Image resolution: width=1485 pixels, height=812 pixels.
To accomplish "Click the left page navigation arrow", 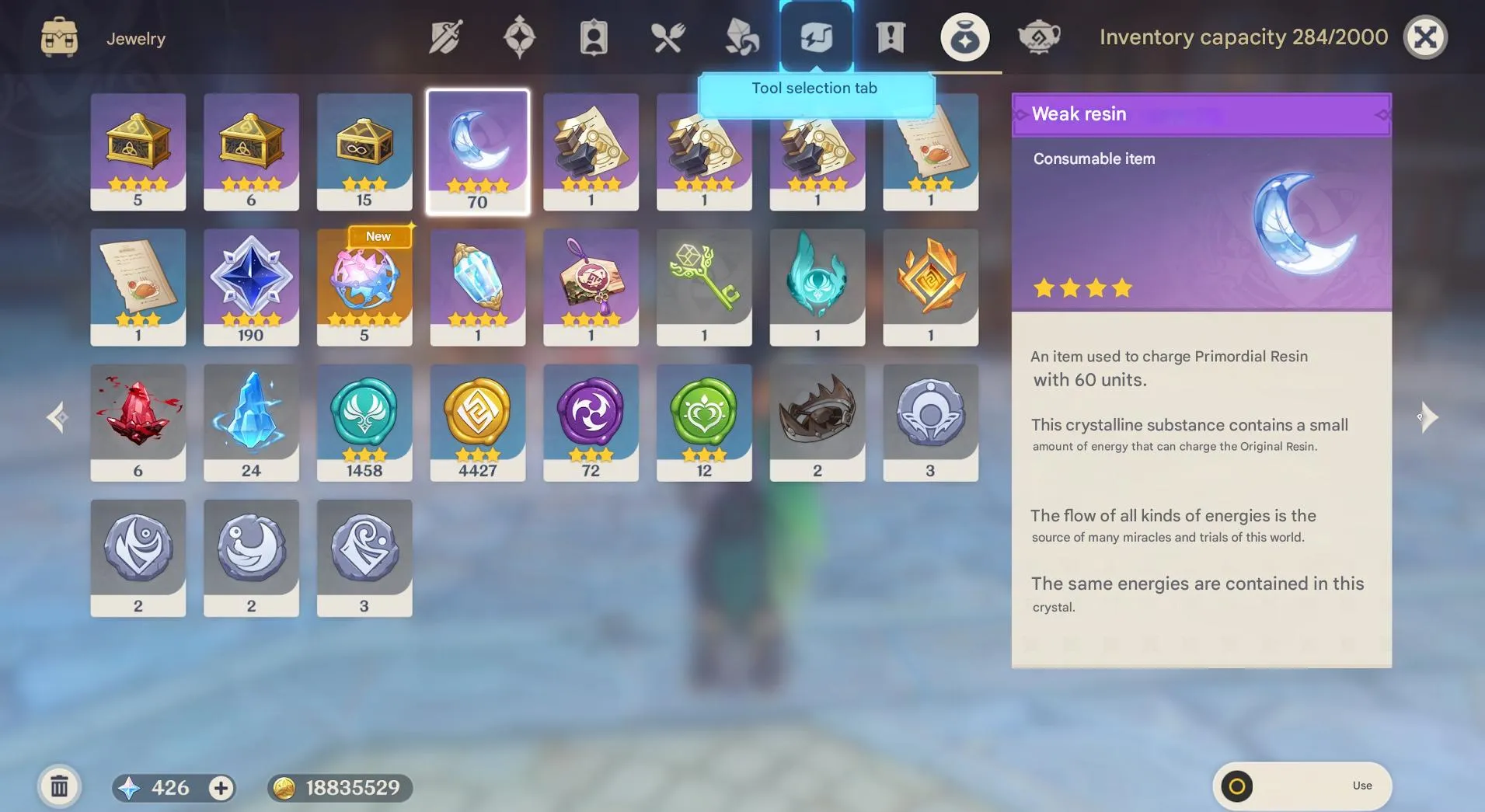I will click(x=56, y=417).
